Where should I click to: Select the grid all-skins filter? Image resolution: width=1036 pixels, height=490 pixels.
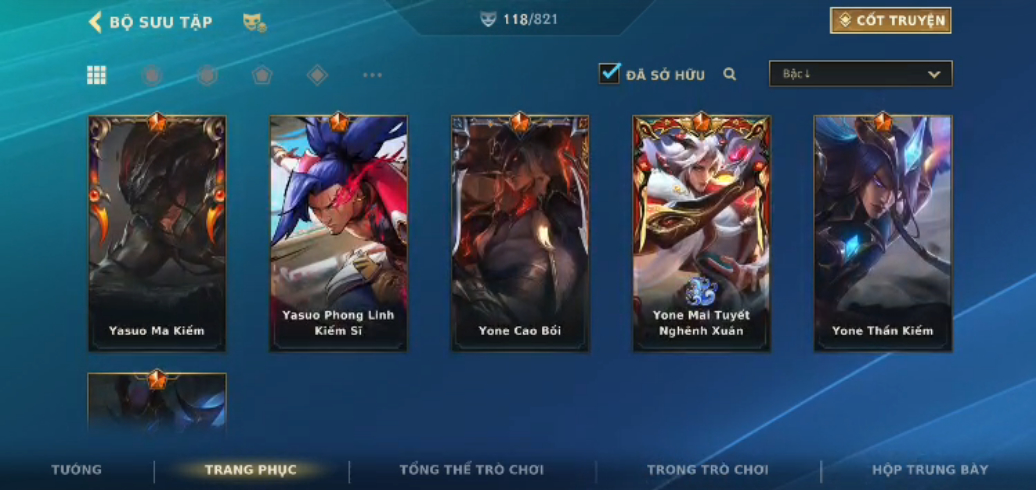(x=97, y=75)
